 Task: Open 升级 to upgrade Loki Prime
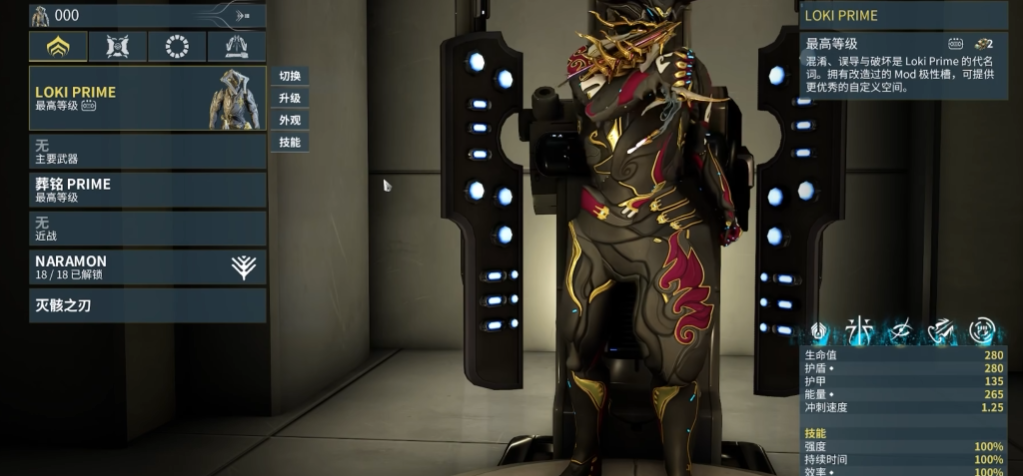[289, 98]
